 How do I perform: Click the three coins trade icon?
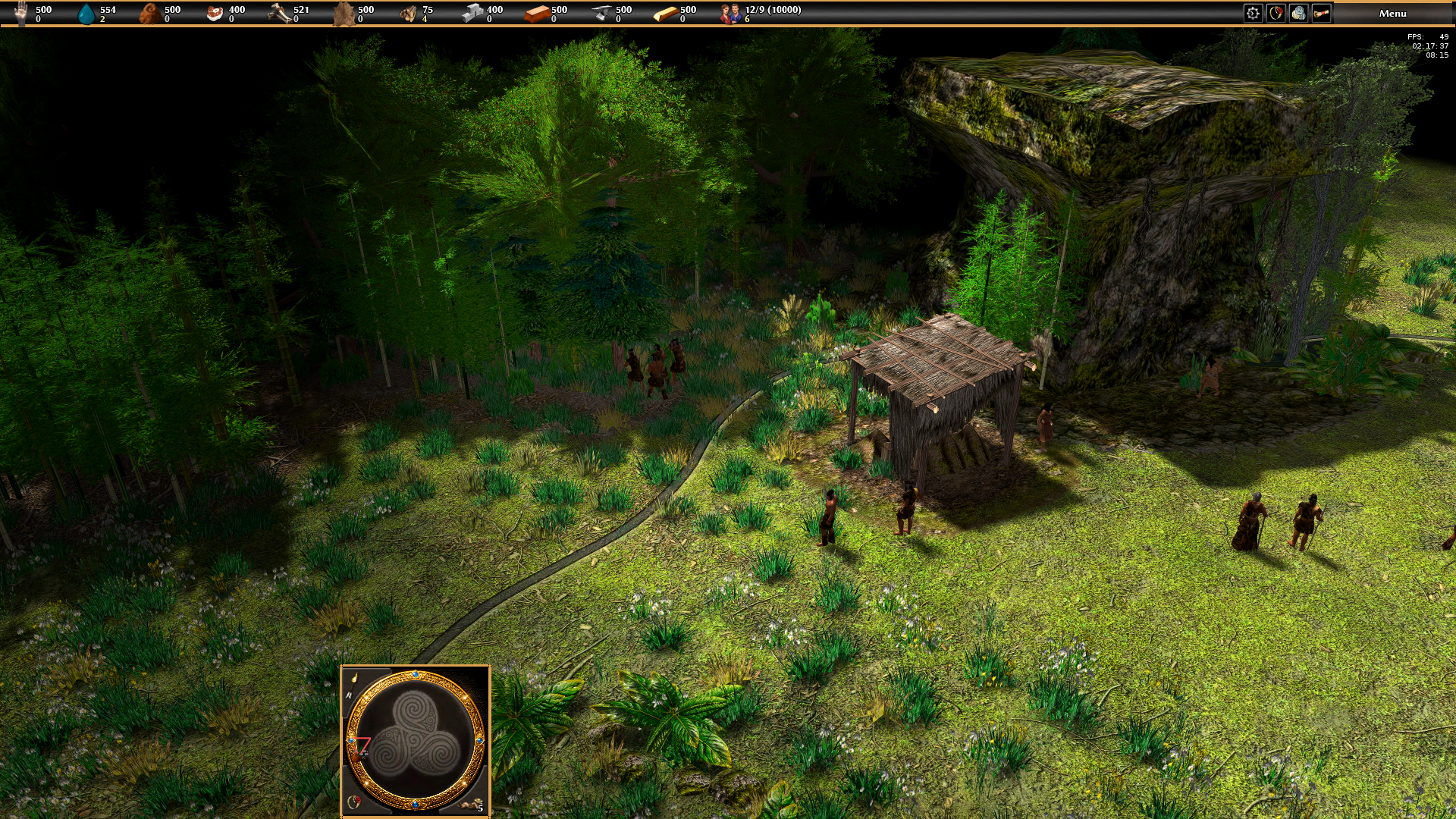click(x=1298, y=13)
